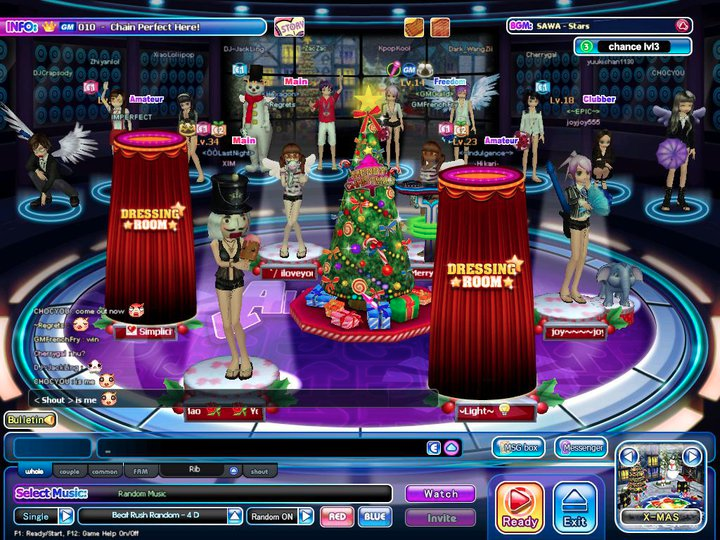720x540 pixels.
Task: Click the arrow next to Single mode
Action: pos(66,516)
